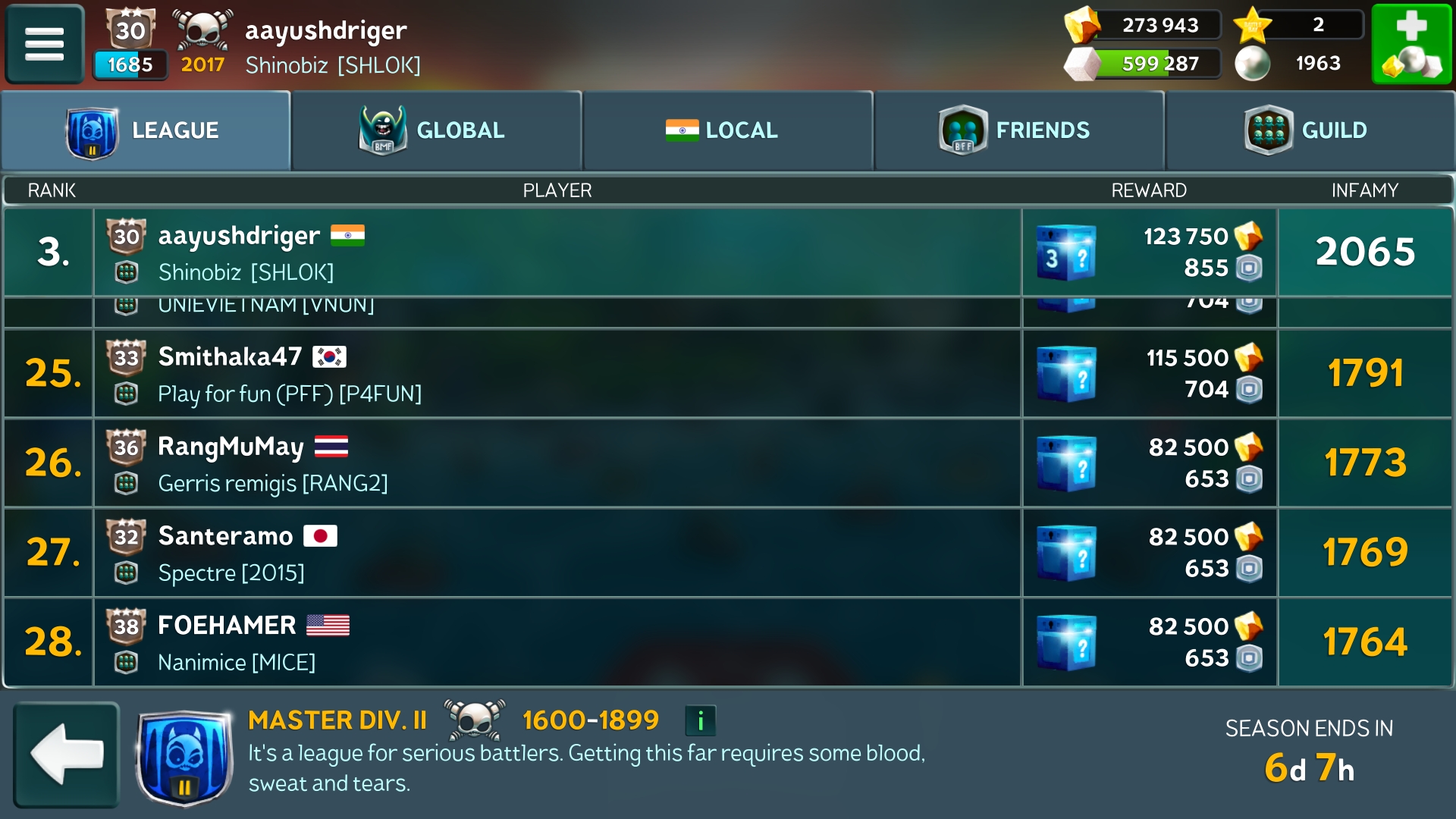This screenshot has width=1456, height=819.
Task: Select aayushdriger's rank 3 row
Action: 557,253
